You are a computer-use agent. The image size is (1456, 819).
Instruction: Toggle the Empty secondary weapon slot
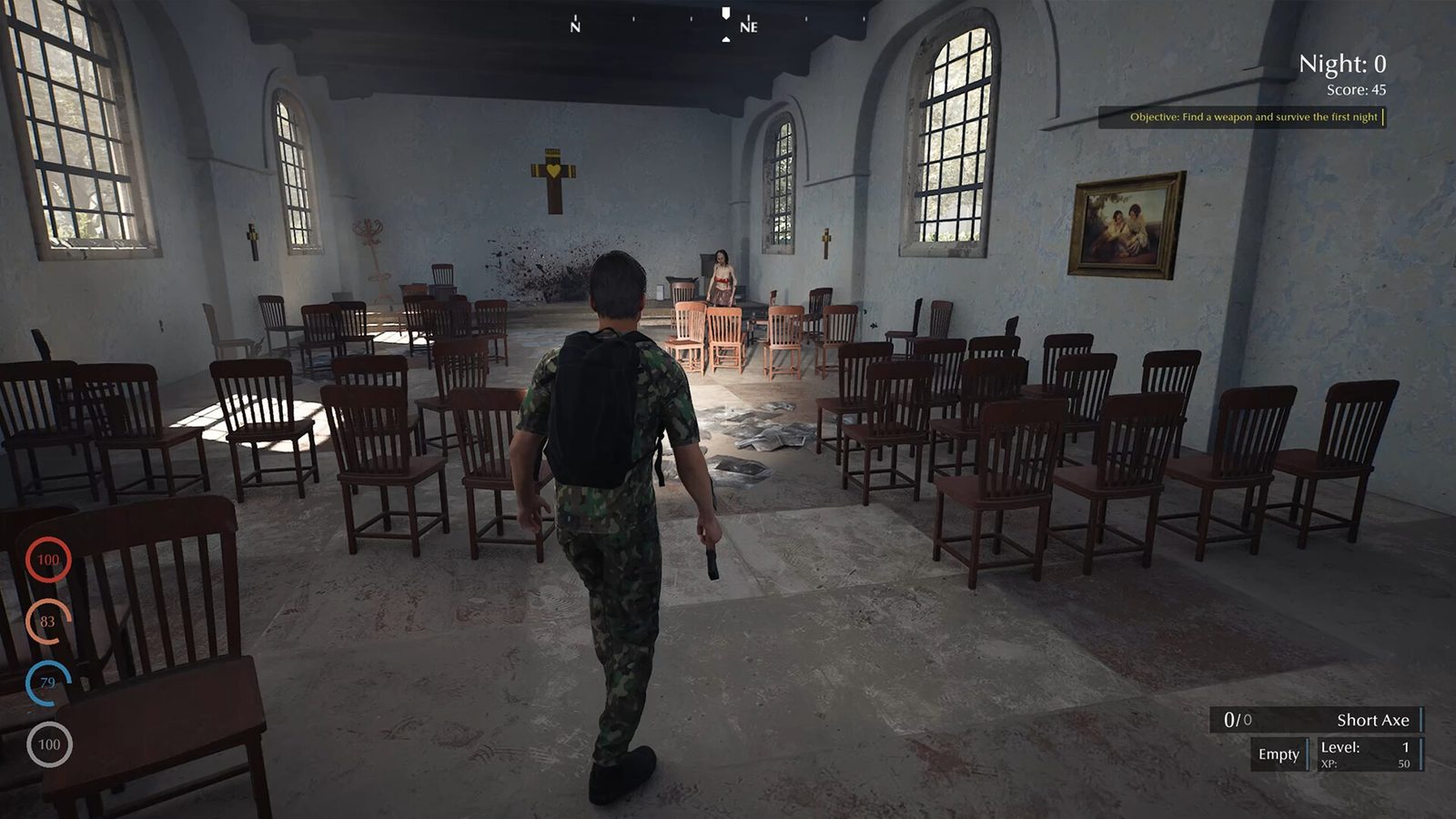coord(1277,753)
